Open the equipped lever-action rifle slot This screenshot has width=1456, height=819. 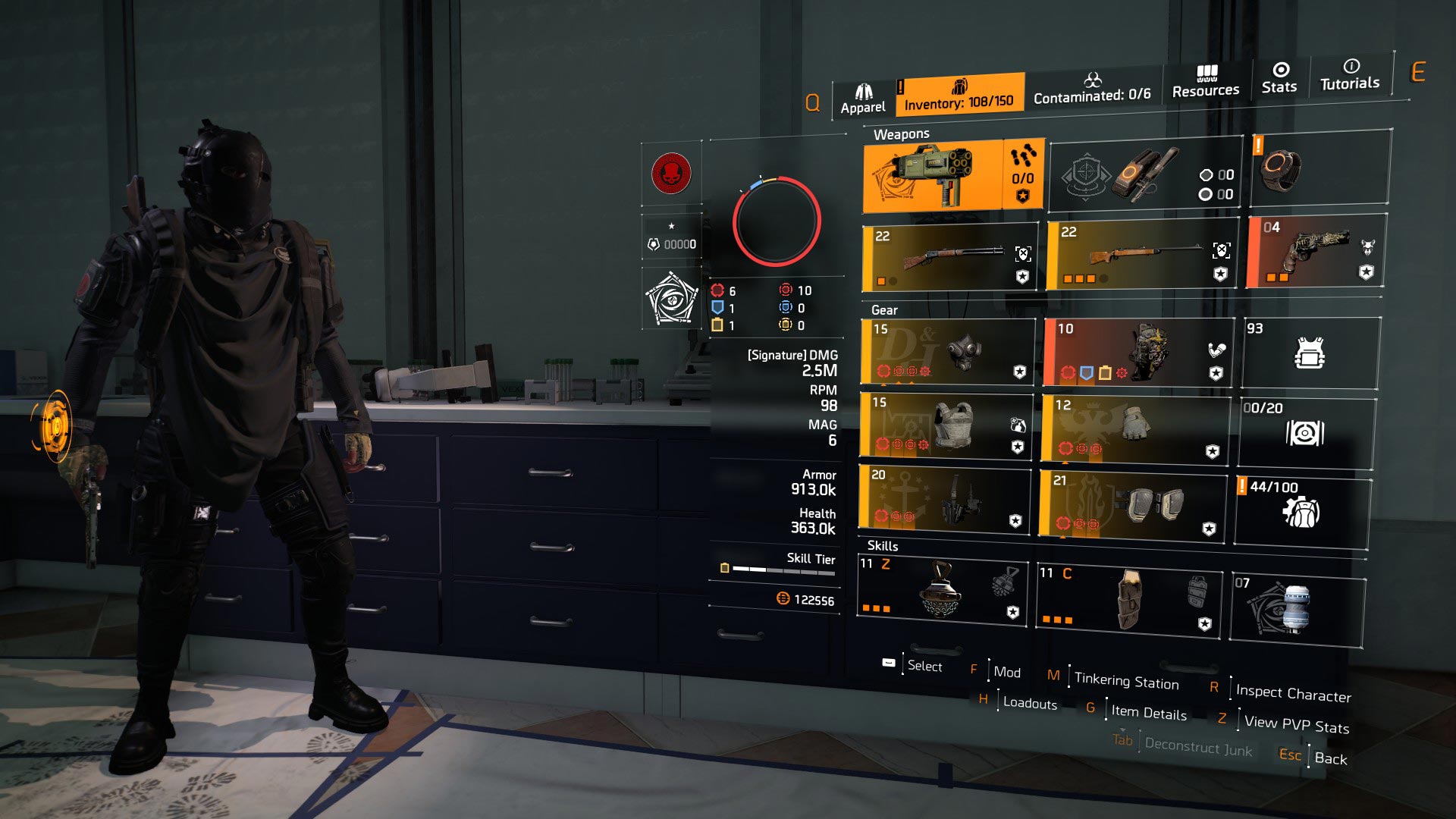(x=948, y=254)
